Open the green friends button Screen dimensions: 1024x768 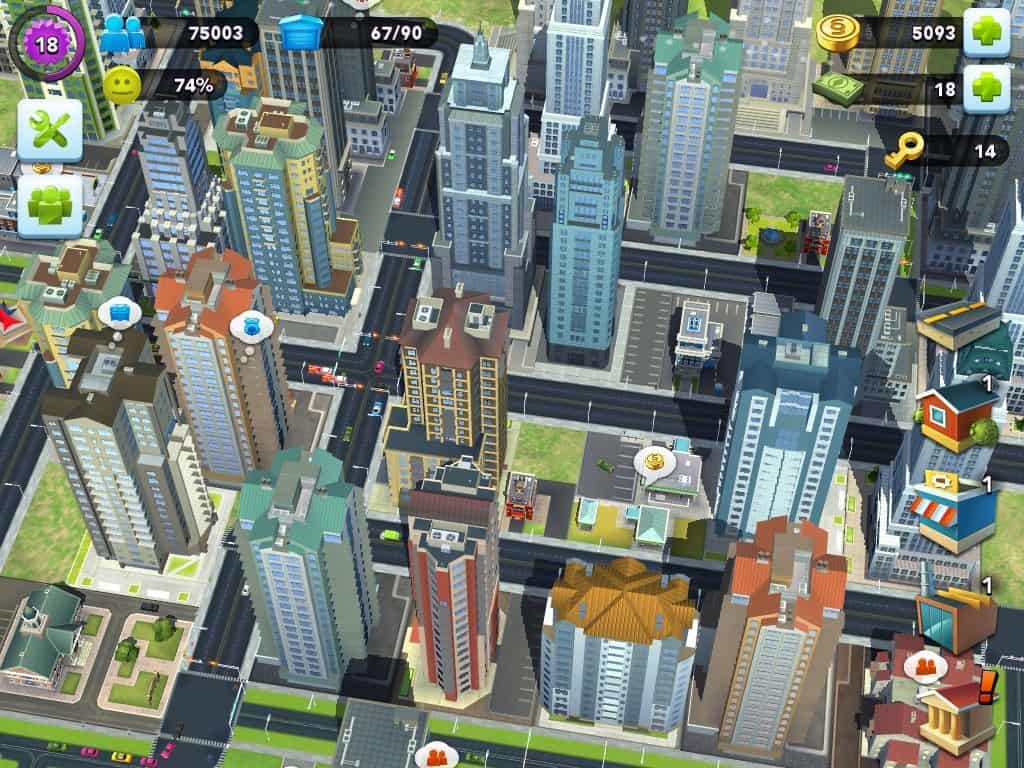[50, 205]
